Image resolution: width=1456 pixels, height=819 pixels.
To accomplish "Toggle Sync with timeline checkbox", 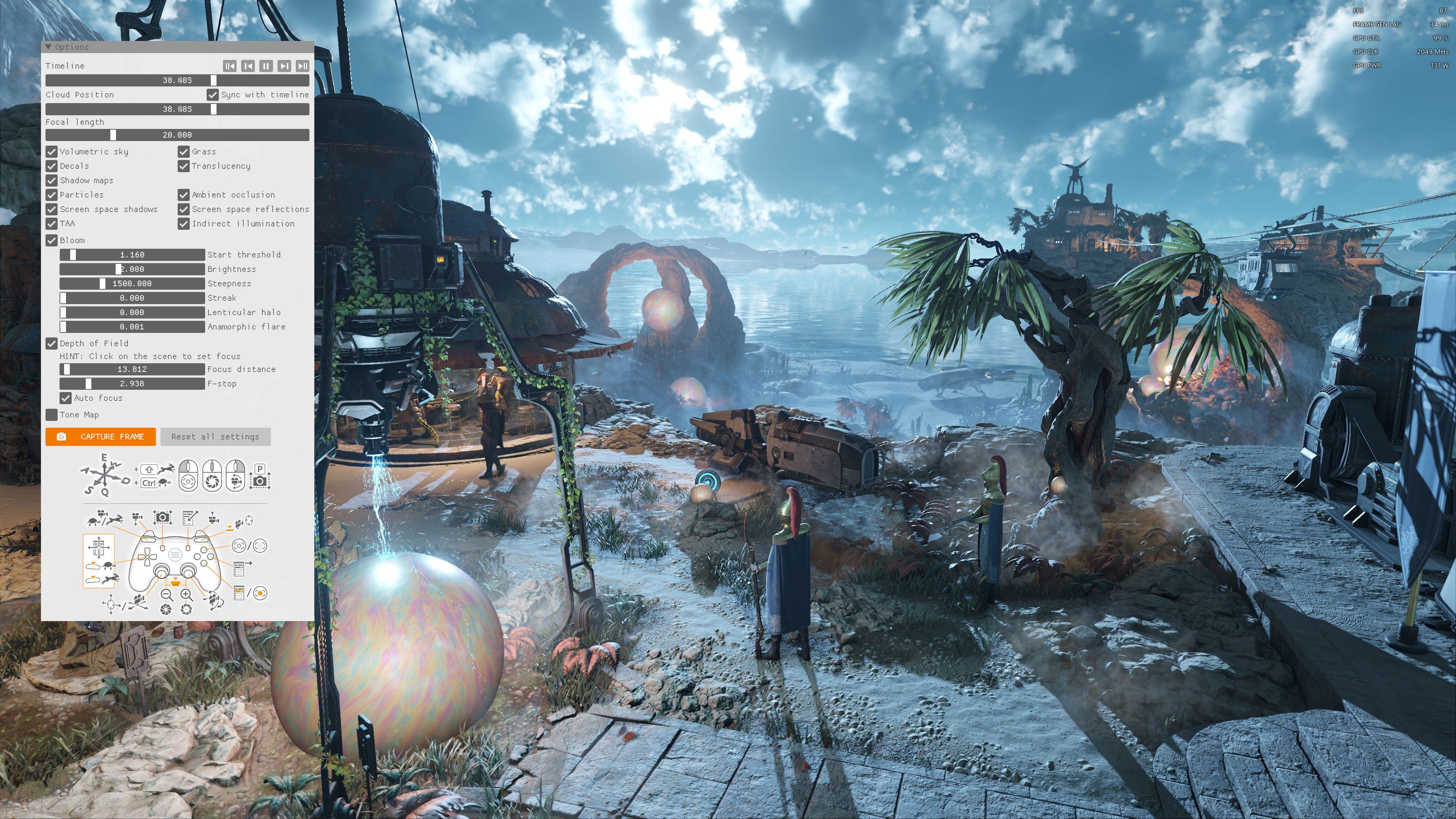I will [x=212, y=94].
